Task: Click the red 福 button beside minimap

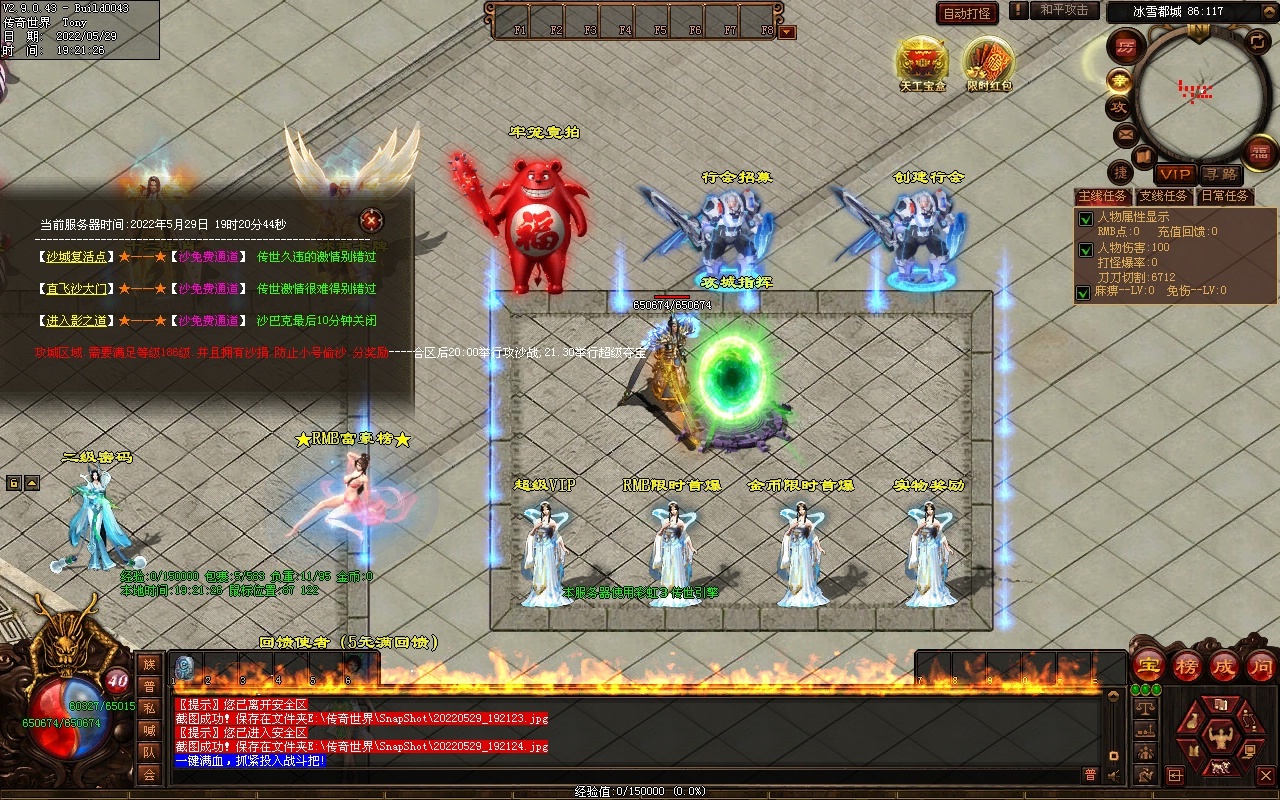Action: (x=1260, y=152)
